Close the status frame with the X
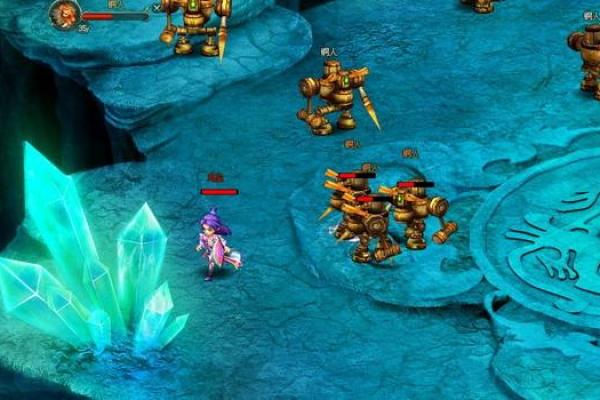The image size is (600, 400). pos(155,7)
